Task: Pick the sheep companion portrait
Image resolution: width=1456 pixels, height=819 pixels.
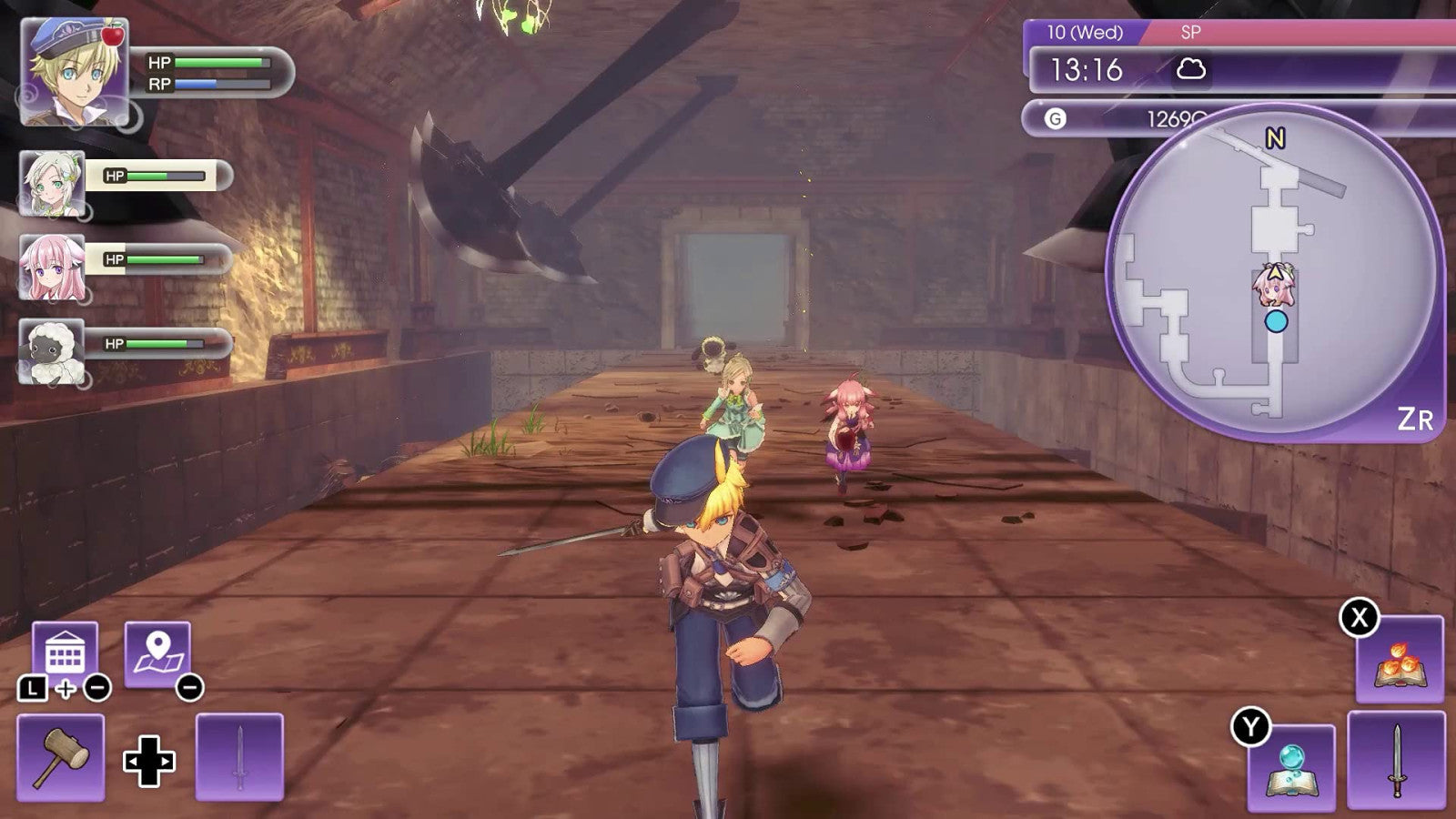Action: click(53, 350)
